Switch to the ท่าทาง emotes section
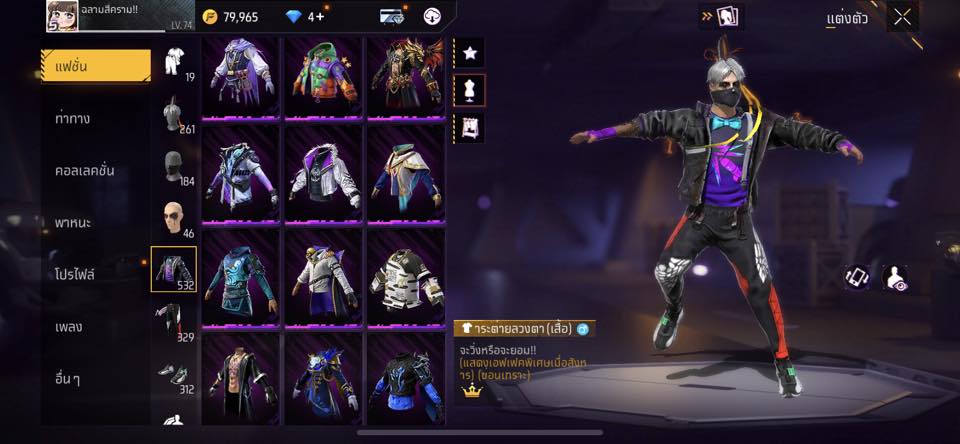The height and width of the screenshot is (444, 960). point(74,118)
